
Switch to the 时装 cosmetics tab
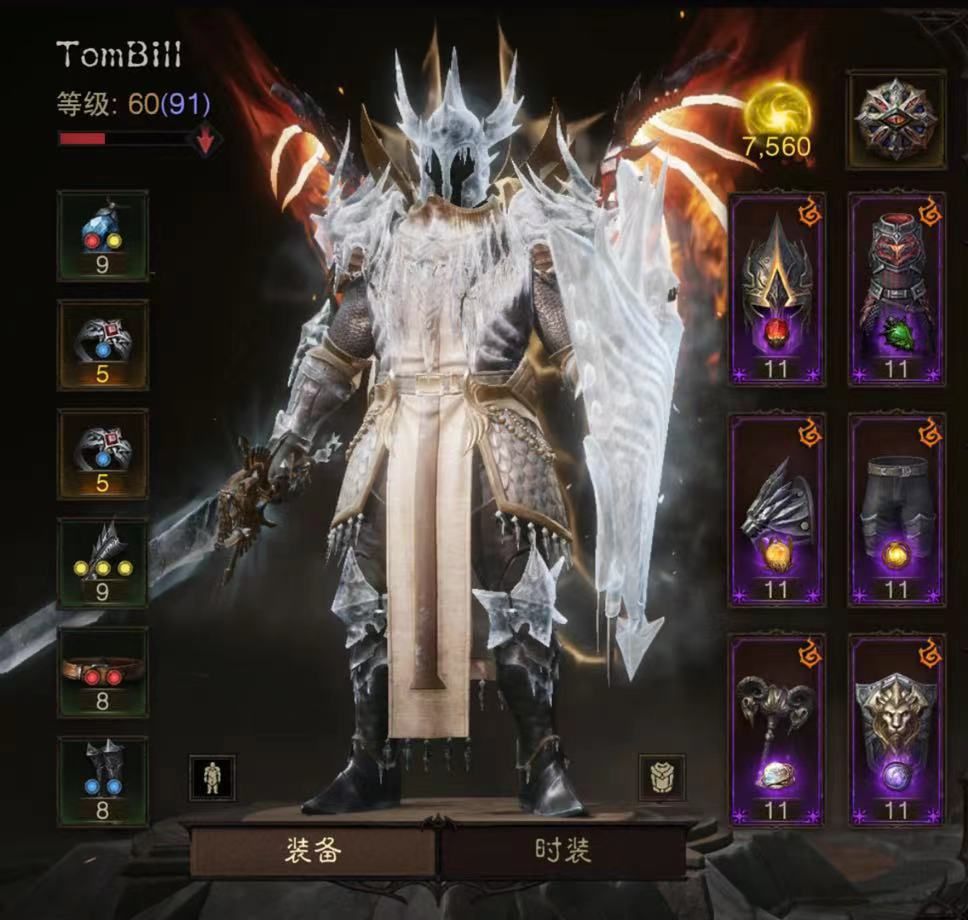tap(562, 850)
